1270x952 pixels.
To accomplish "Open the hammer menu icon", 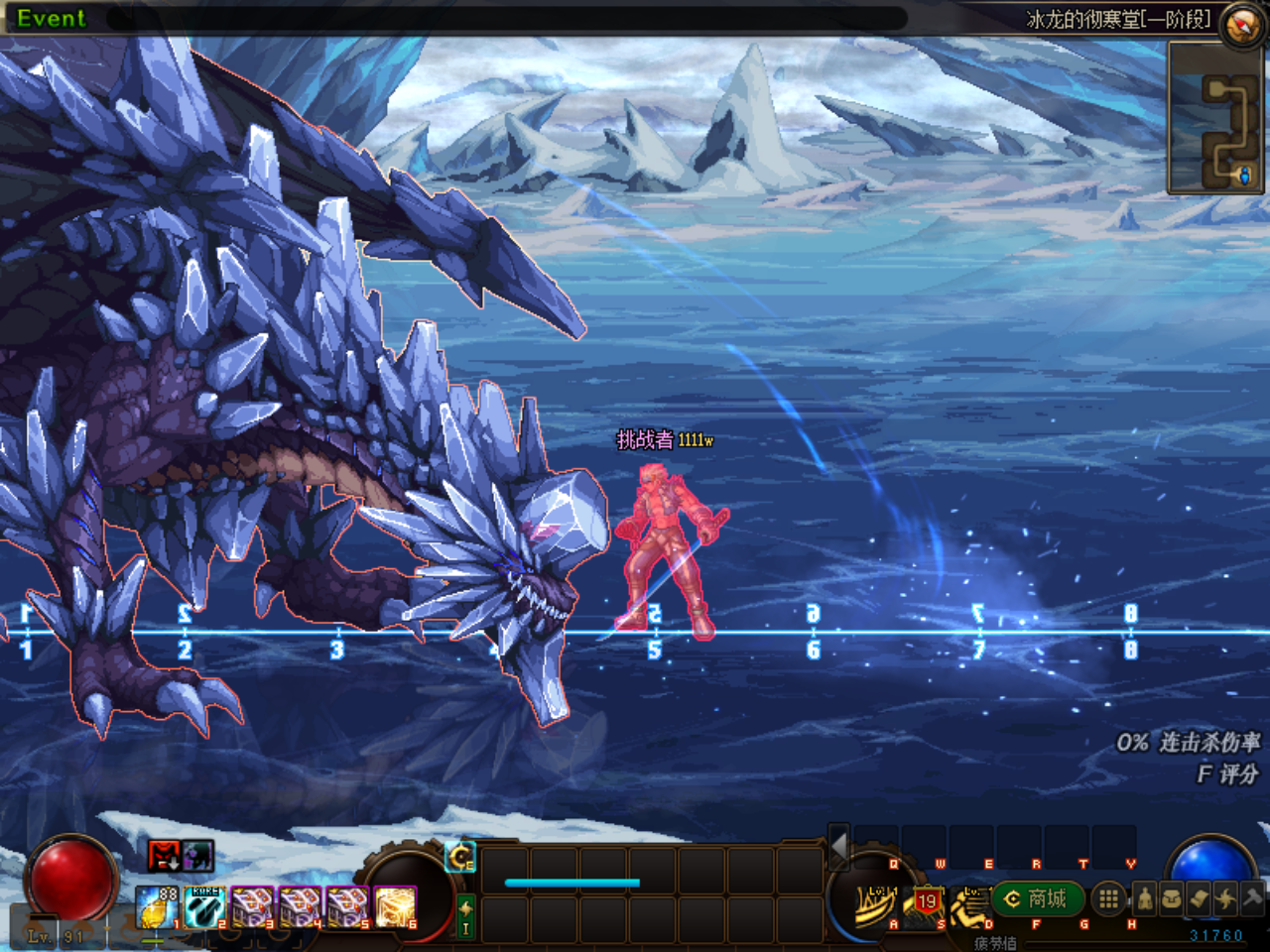I will click(1252, 899).
